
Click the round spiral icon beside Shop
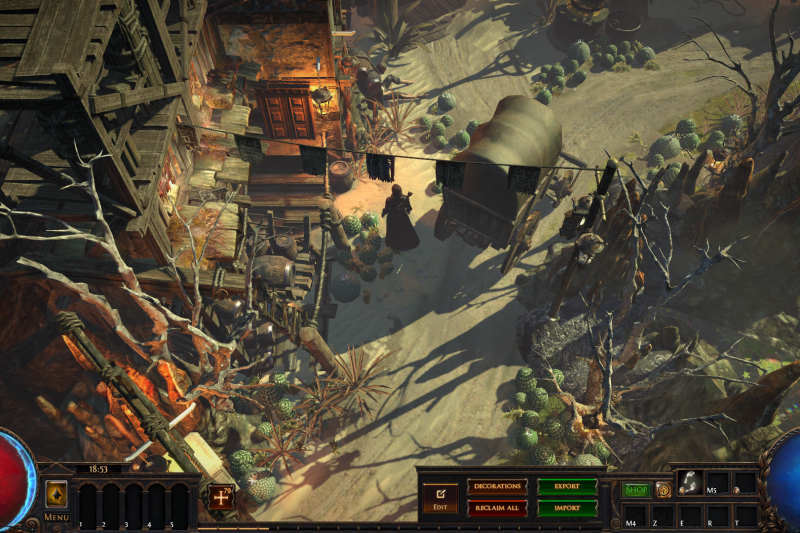pyautogui.click(x=663, y=490)
